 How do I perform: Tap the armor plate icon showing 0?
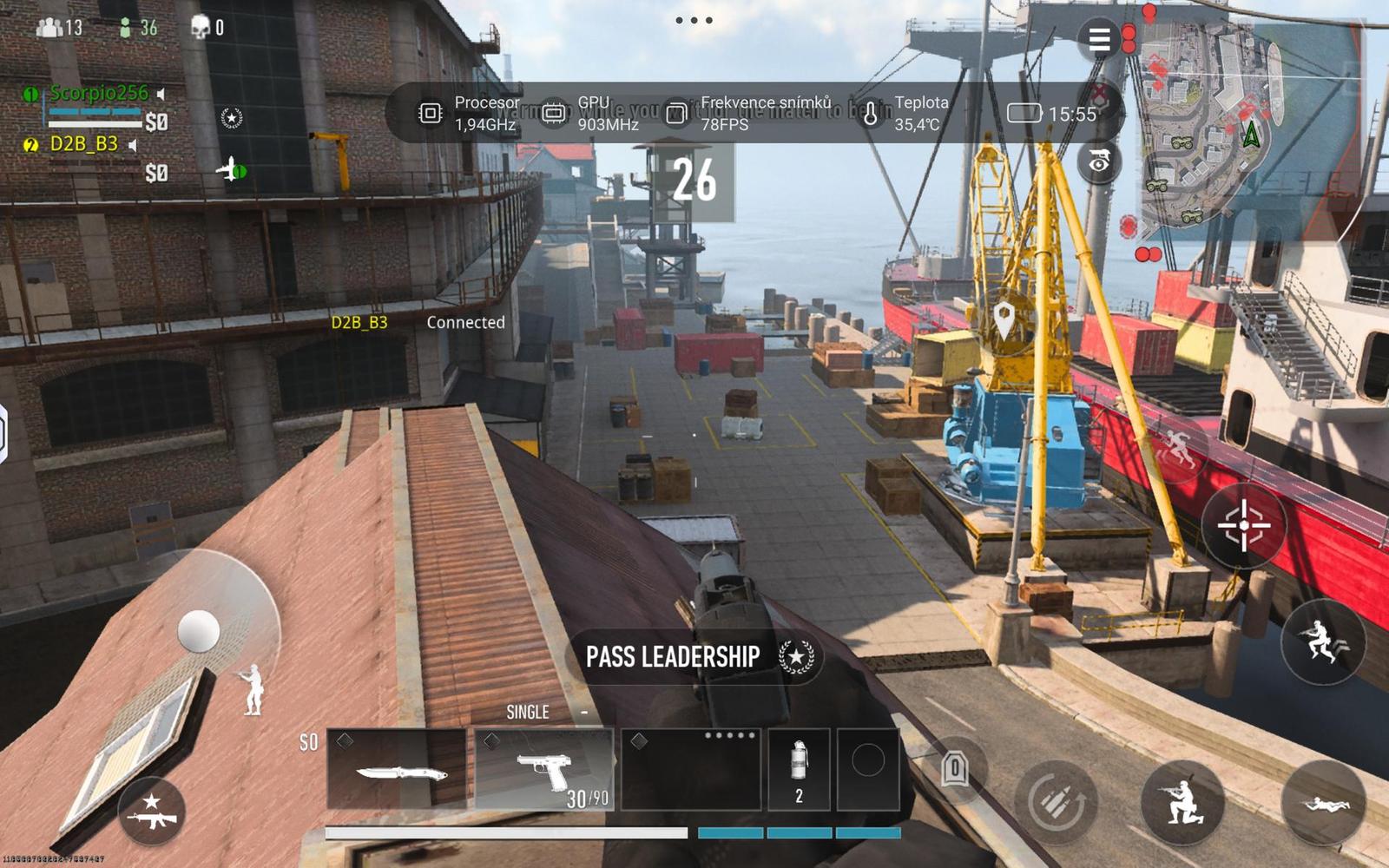[955, 768]
